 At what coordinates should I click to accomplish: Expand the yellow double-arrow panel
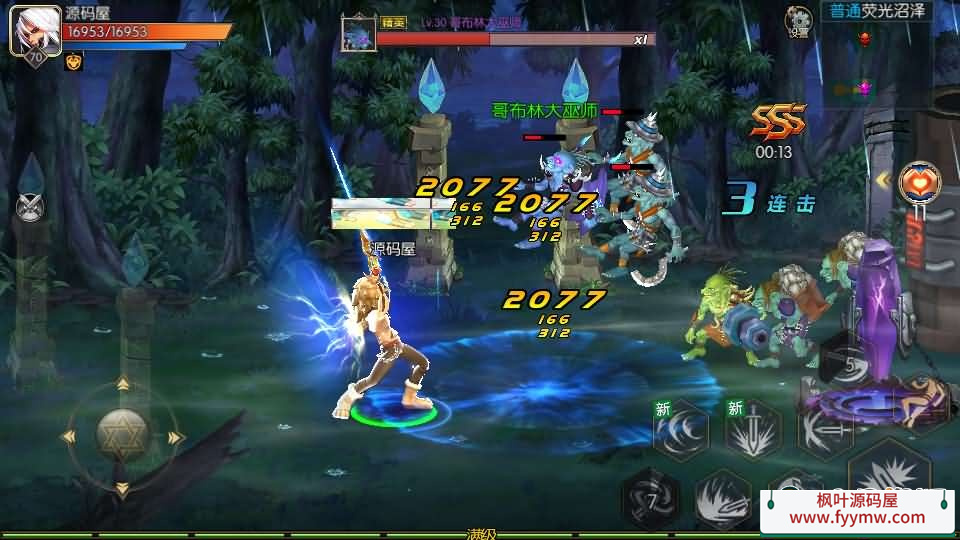[x=882, y=180]
